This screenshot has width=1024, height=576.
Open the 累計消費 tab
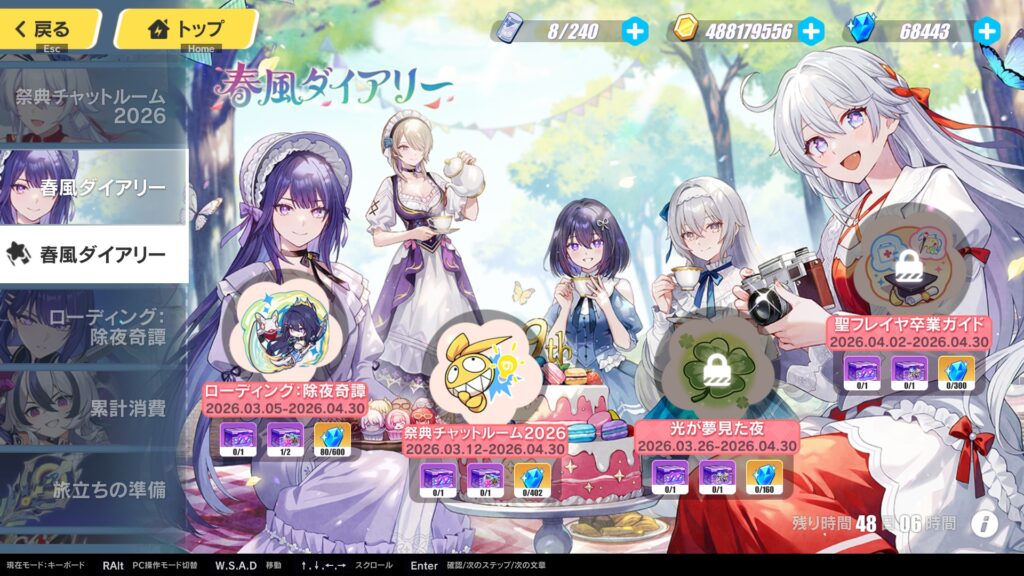(94, 407)
